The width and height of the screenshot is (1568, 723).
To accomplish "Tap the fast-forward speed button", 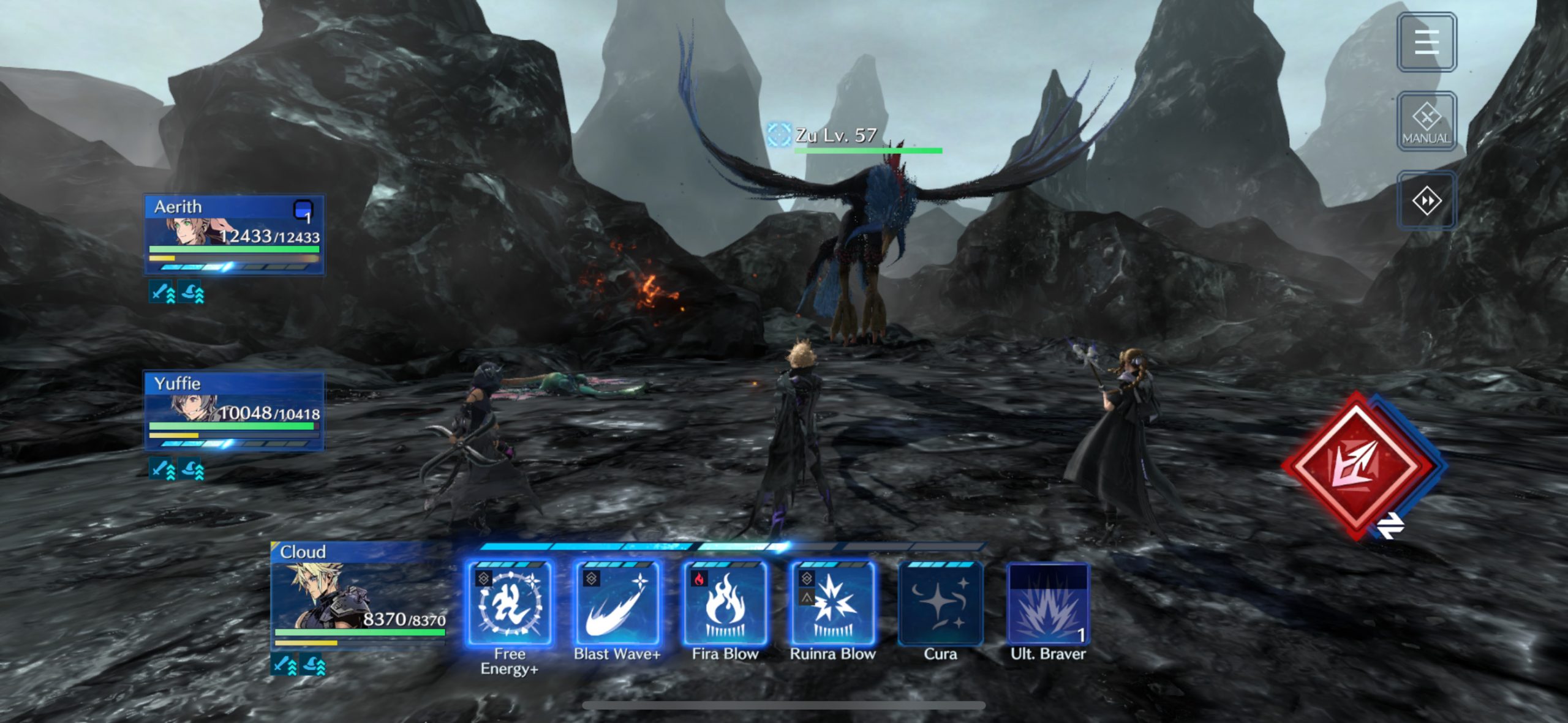I will click(x=1427, y=200).
